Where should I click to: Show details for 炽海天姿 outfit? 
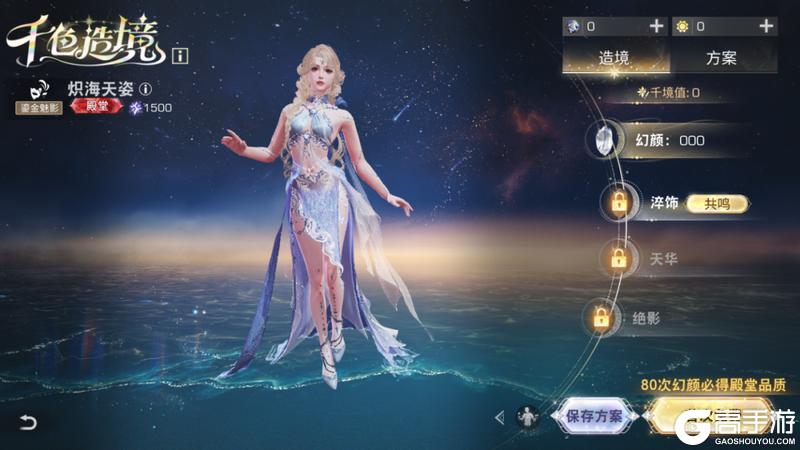coord(145,88)
